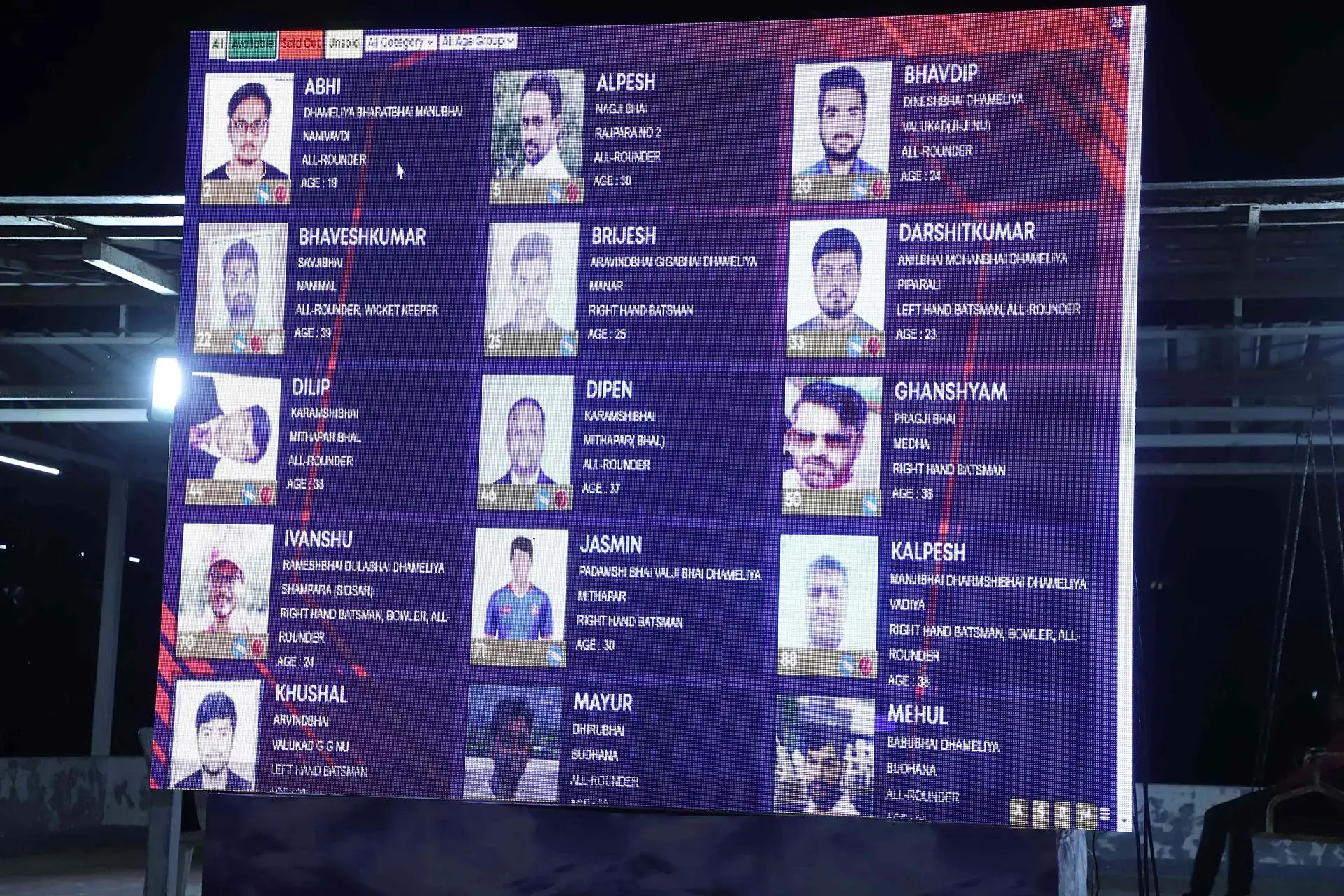The width and height of the screenshot is (1344, 896).
Task: Select the ABHI player card
Action: click(x=322, y=87)
